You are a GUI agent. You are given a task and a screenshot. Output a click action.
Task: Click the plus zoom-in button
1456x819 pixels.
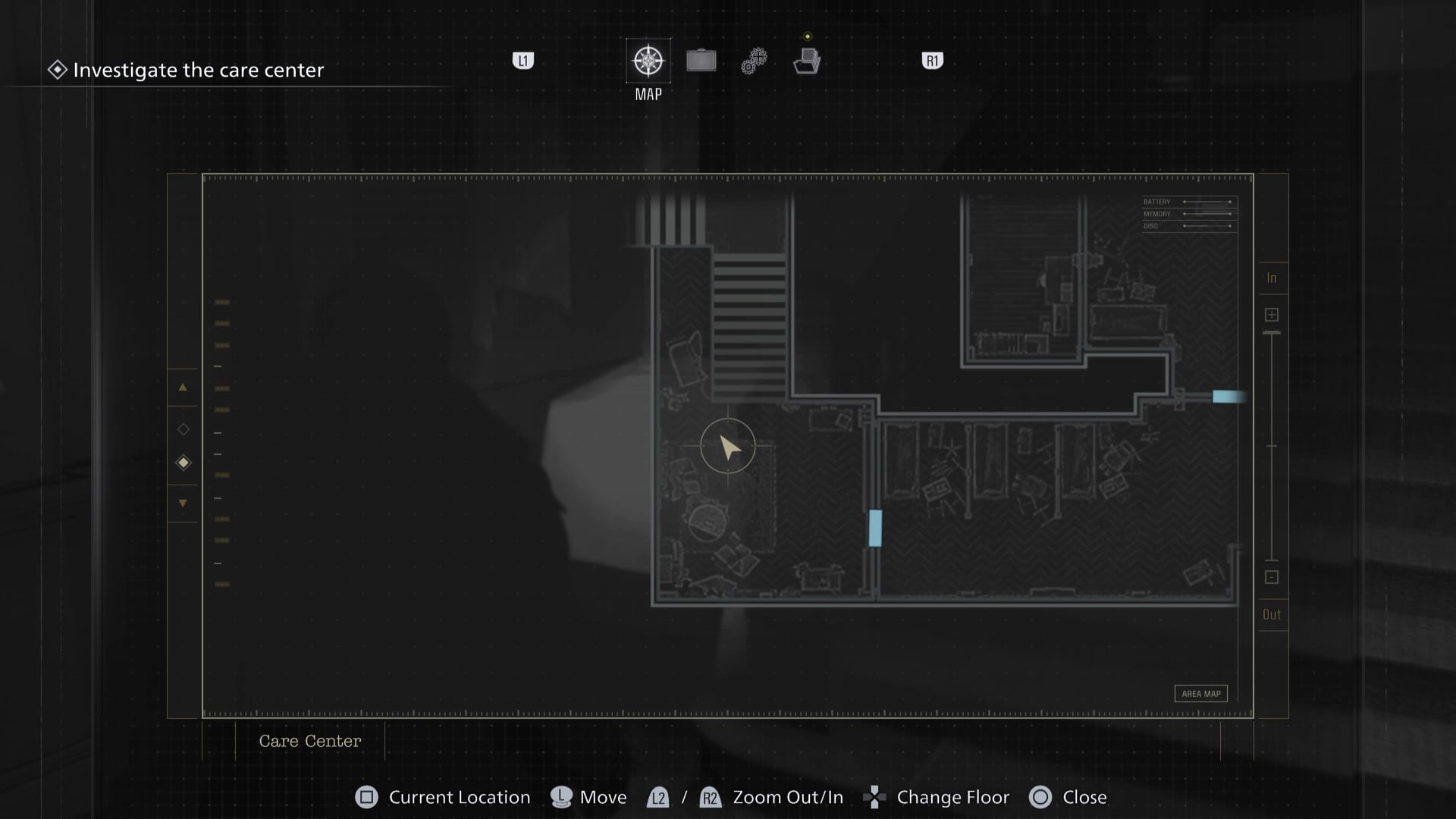click(x=1272, y=315)
